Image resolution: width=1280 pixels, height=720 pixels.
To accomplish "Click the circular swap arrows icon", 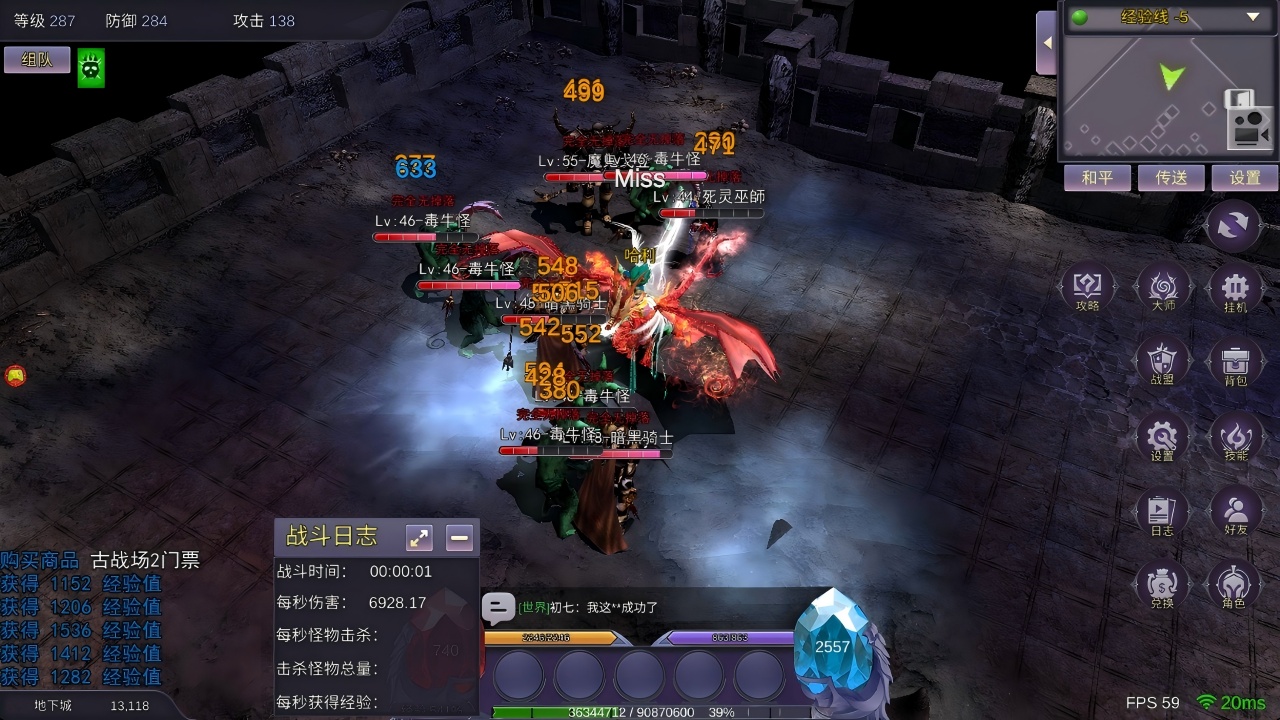I will (1234, 226).
